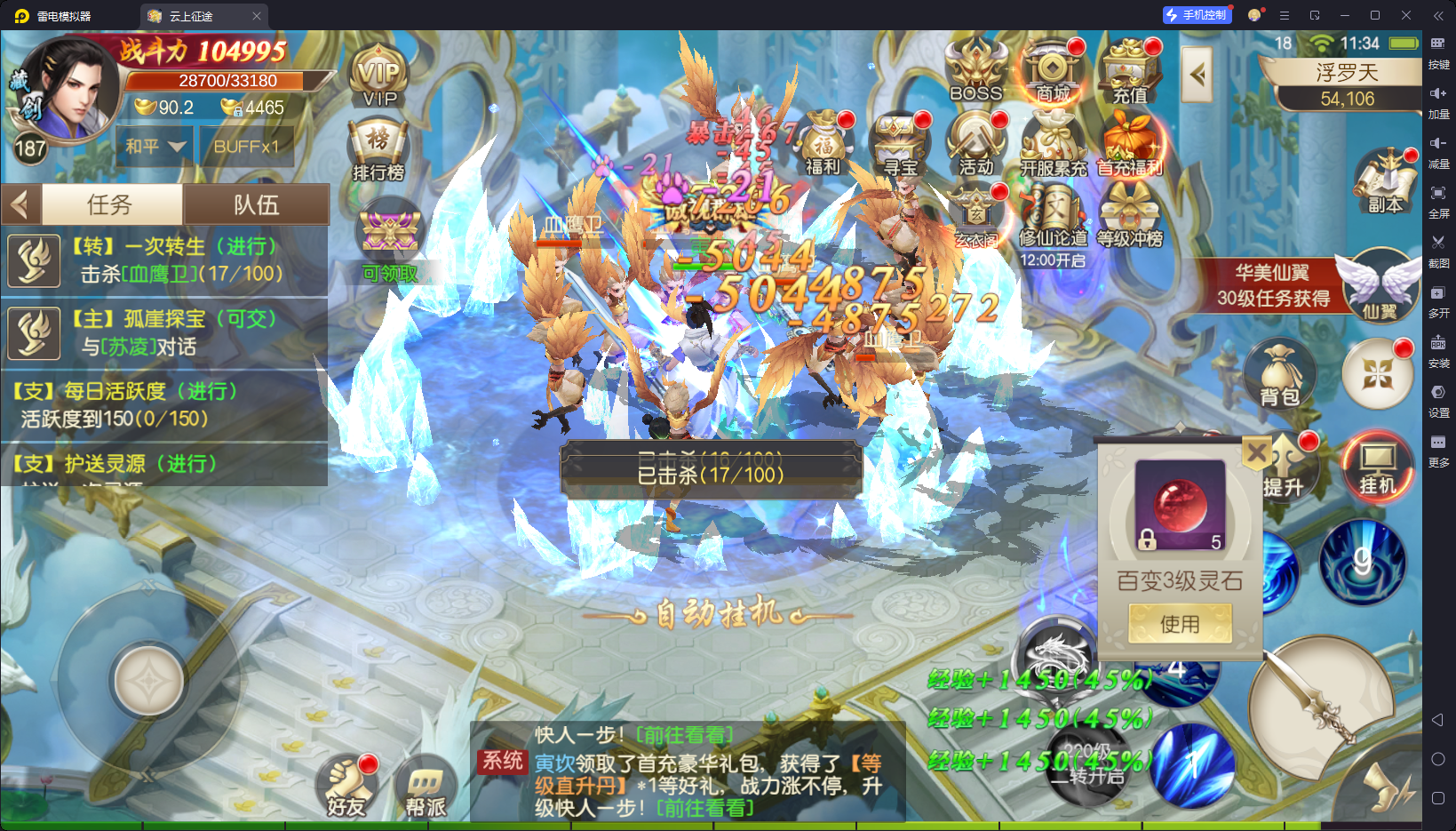Open the BOSS menu icon
The width and height of the screenshot is (1456, 831).
pos(975,71)
